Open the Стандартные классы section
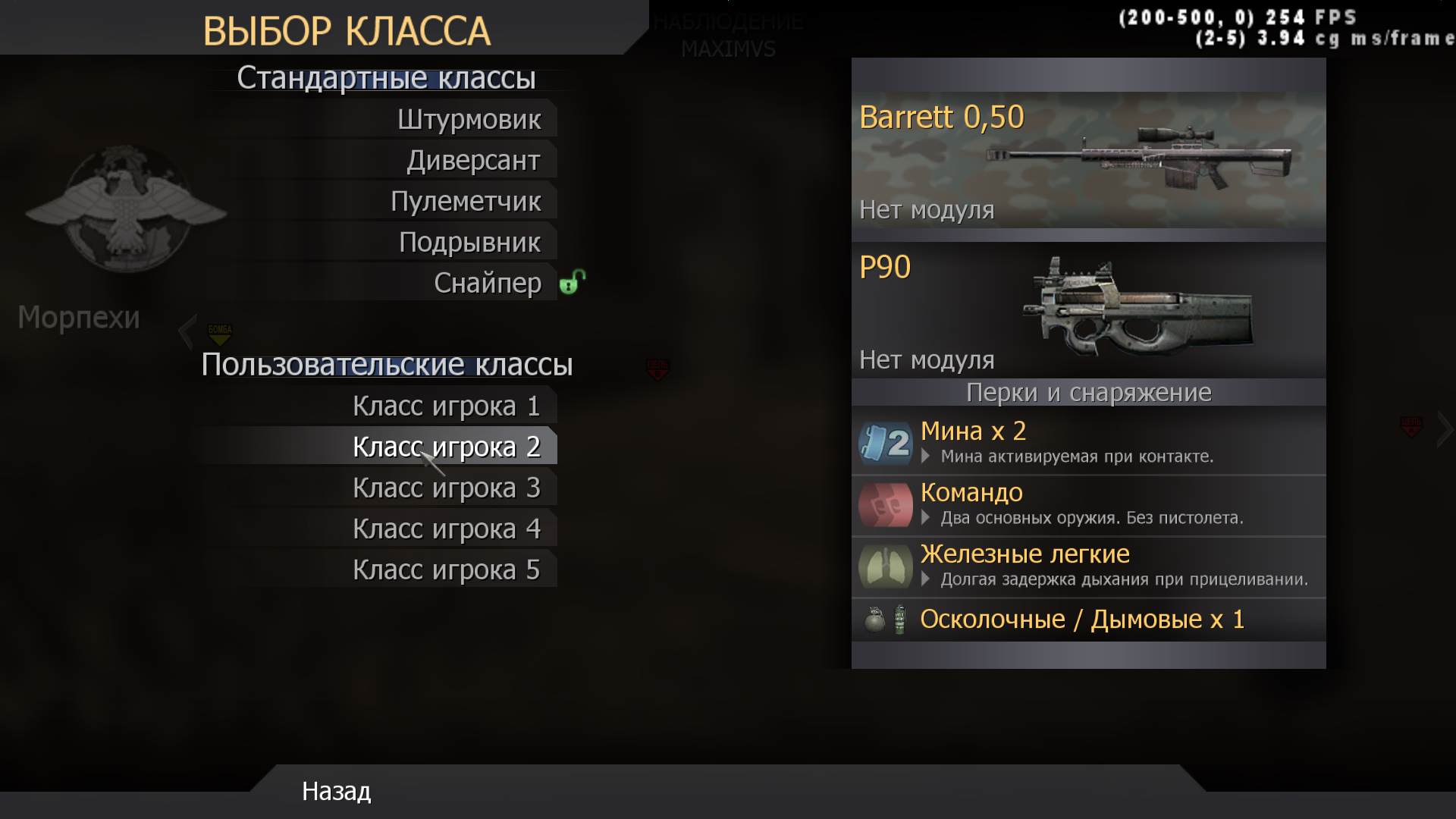 (386, 77)
